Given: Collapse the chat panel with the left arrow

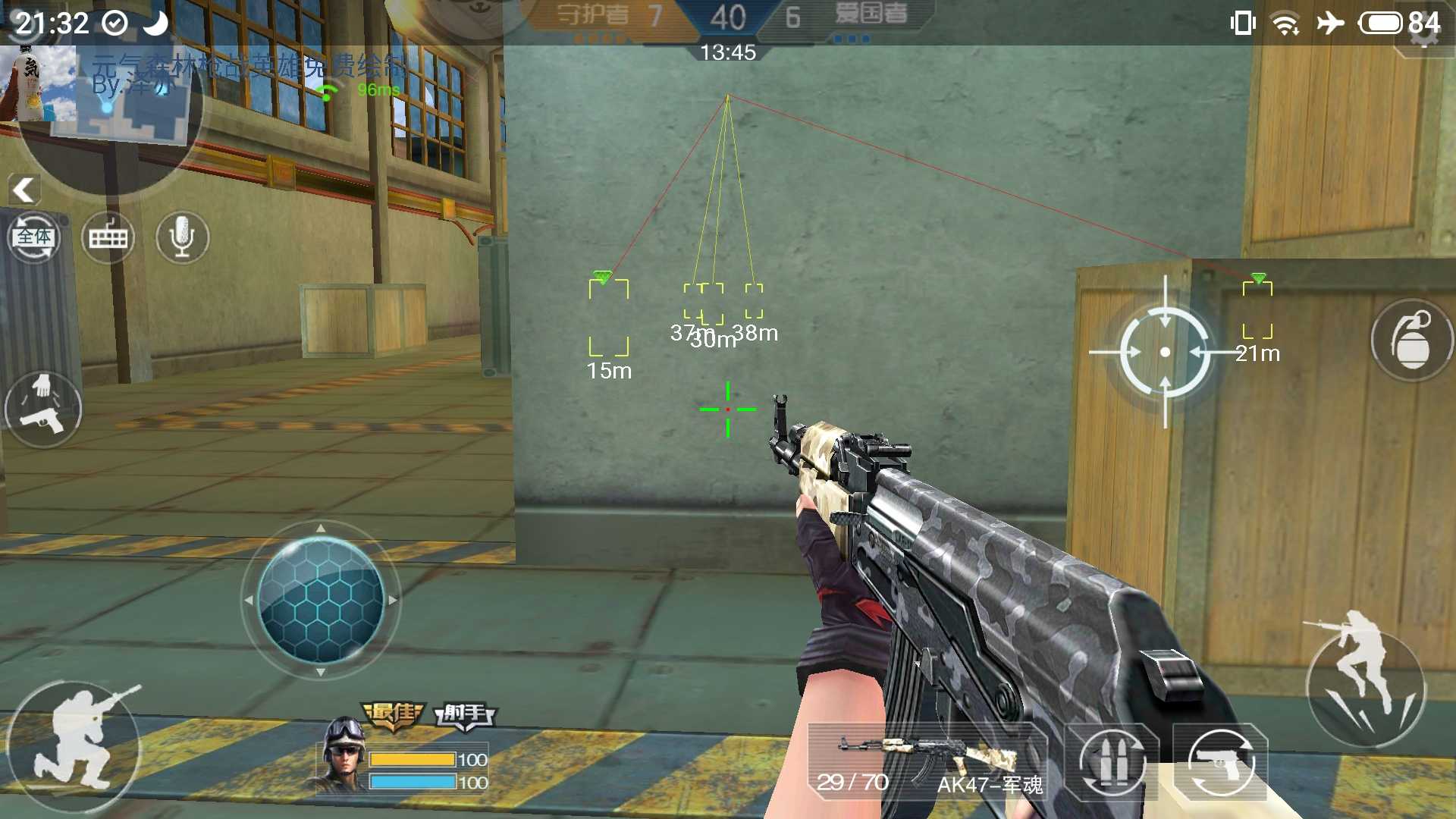Looking at the screenshot, I should [24, 190].
